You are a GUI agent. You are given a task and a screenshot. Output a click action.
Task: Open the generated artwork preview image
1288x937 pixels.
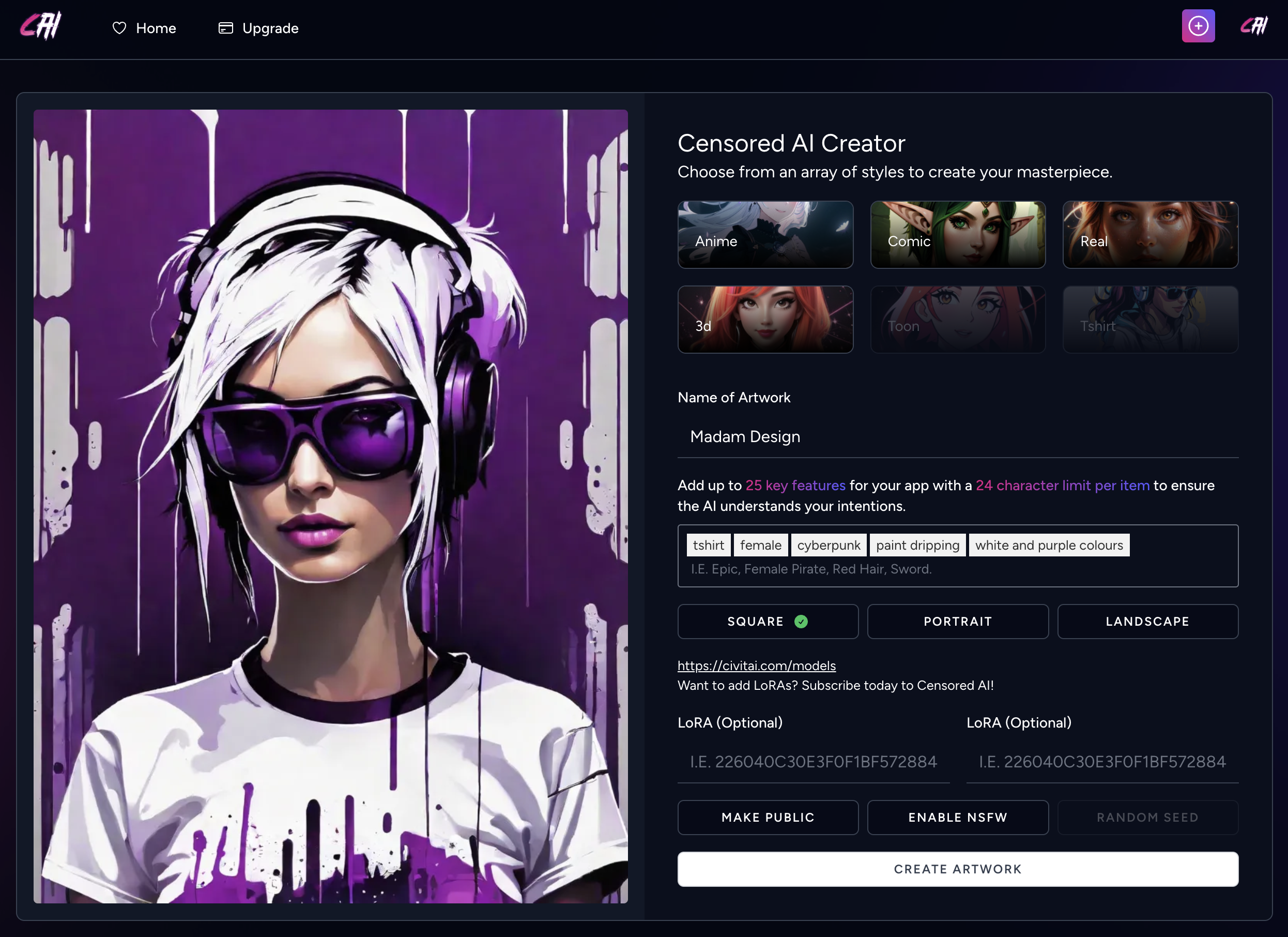click(330, 506)
